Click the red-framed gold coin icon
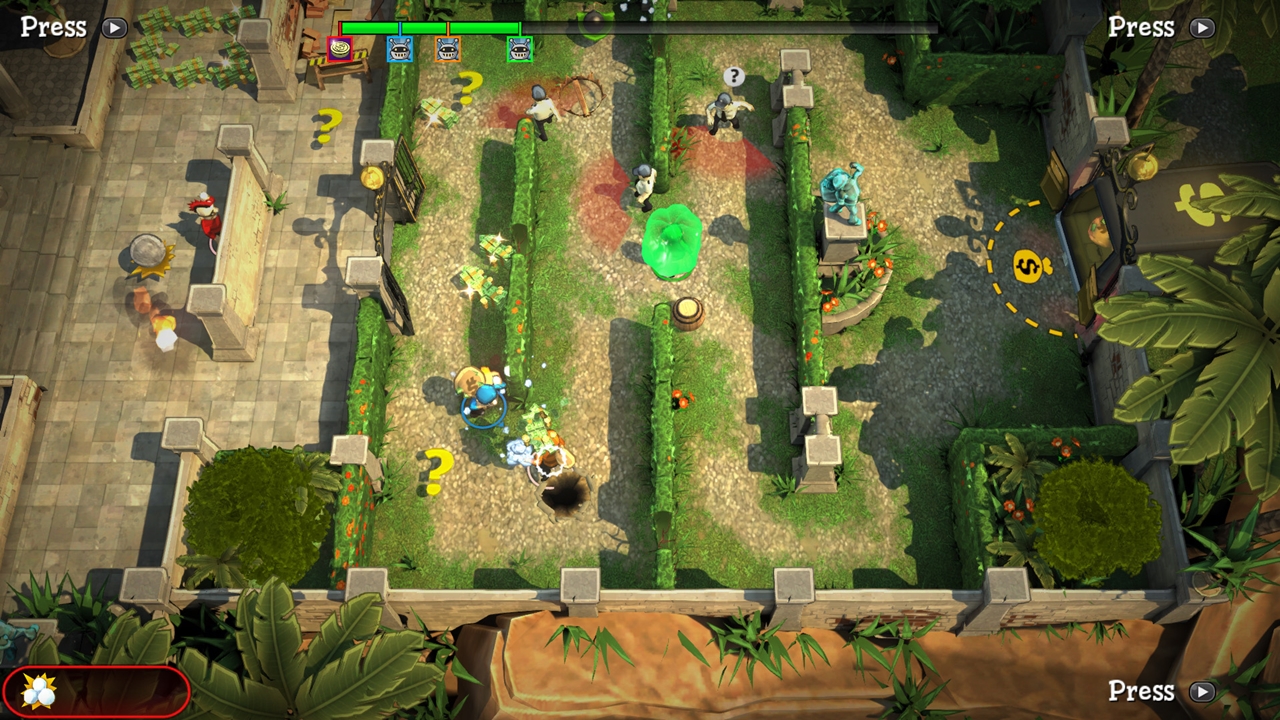Screen dimensions: 1280x720 [x=340, y=48]
